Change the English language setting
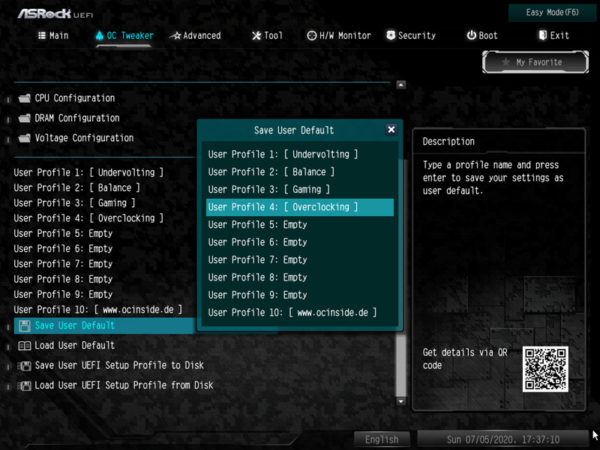Image resolution: width=600 pixels, height=450 pixels. click(x=381, y=439)
